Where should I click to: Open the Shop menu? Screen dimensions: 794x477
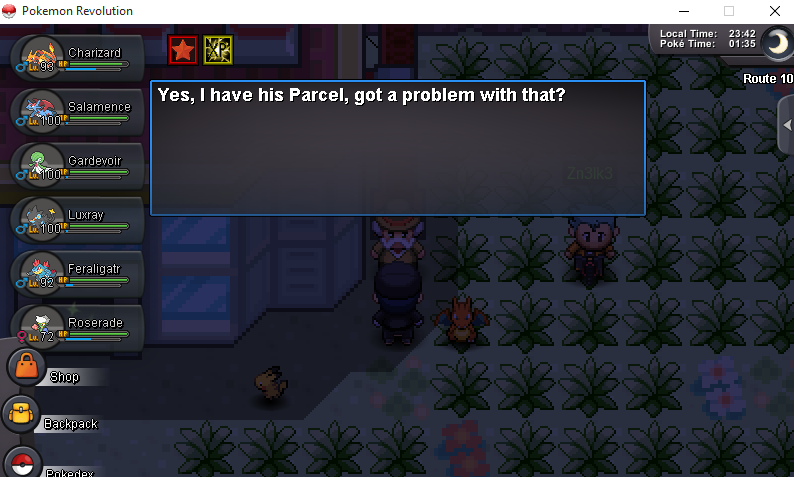point(28,368)
